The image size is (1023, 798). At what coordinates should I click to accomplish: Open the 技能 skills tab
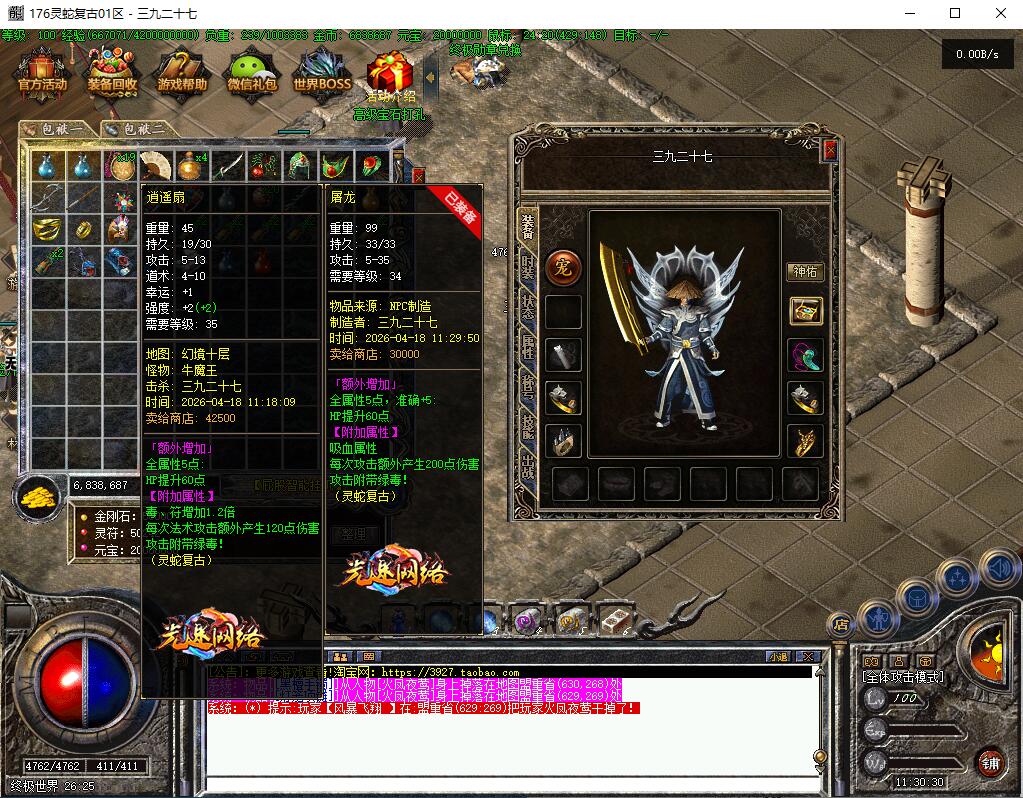528,427
